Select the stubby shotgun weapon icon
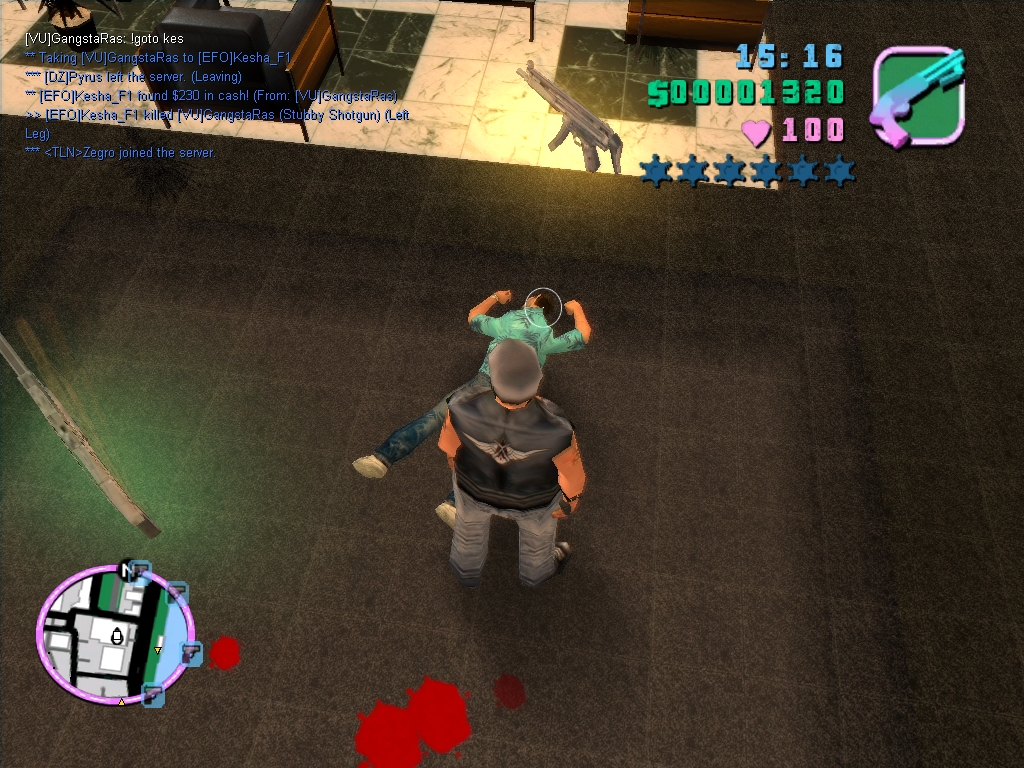Viewport: 1024px width, 768px height. click(x=918, y=97)
